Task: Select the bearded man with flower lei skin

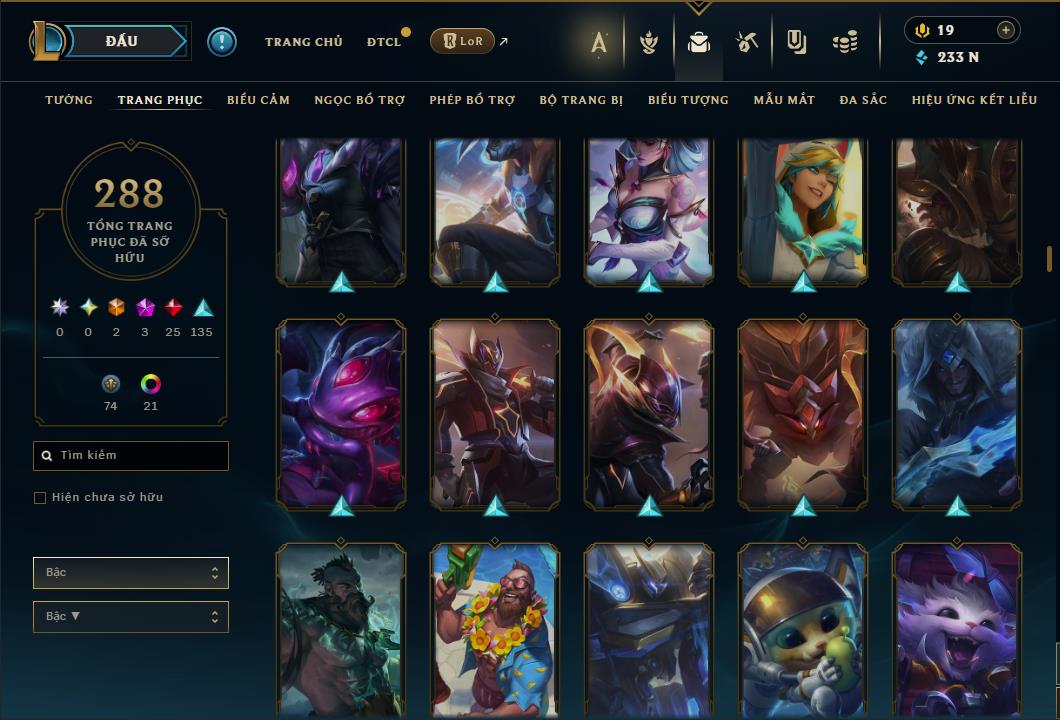Action: [495, 630]
